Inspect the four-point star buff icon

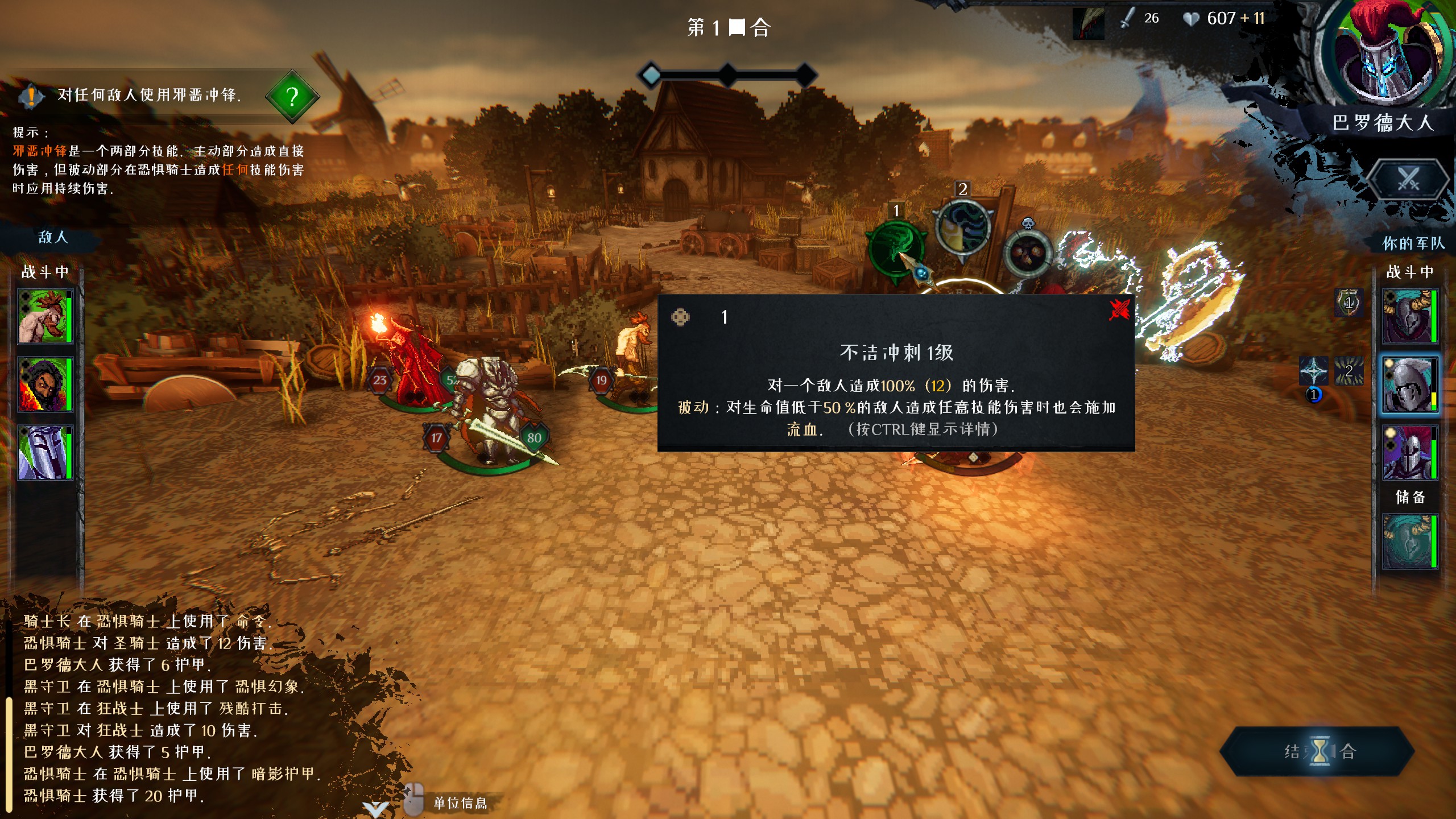click(x=1314, y=371)
